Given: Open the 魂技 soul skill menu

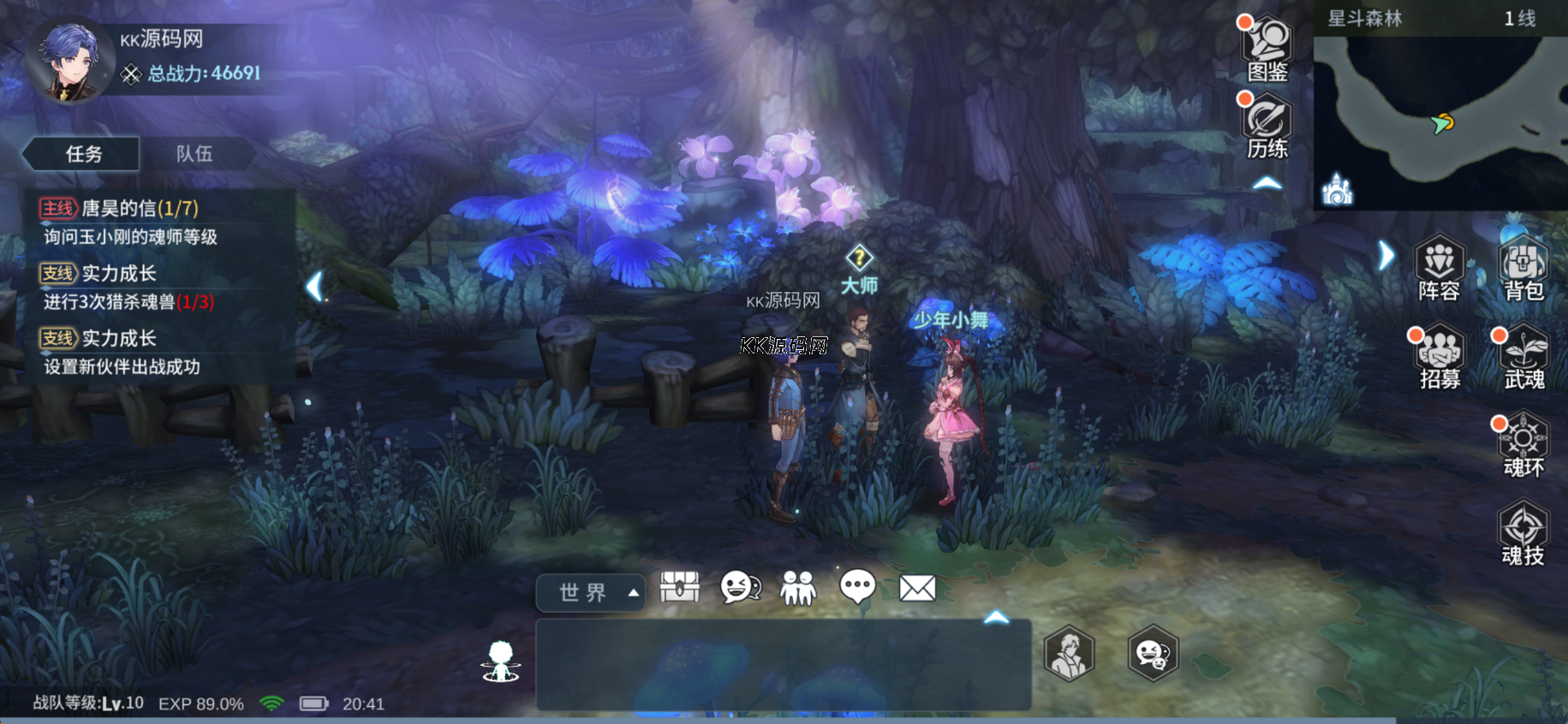Looking at the screenshot, I should (x=1523, y=533).
